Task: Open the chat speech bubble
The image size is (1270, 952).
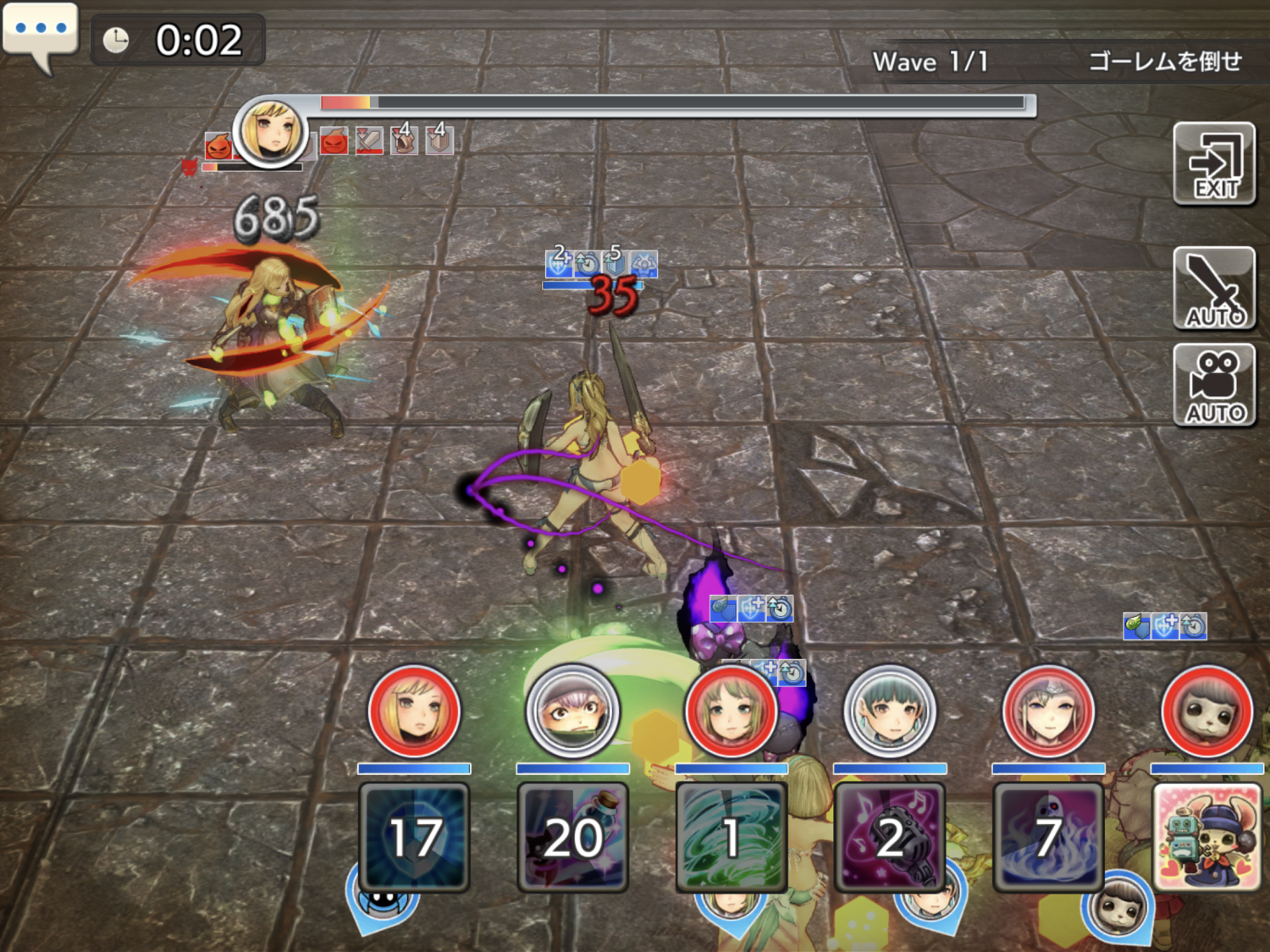Action: click(x=40, y=32)
